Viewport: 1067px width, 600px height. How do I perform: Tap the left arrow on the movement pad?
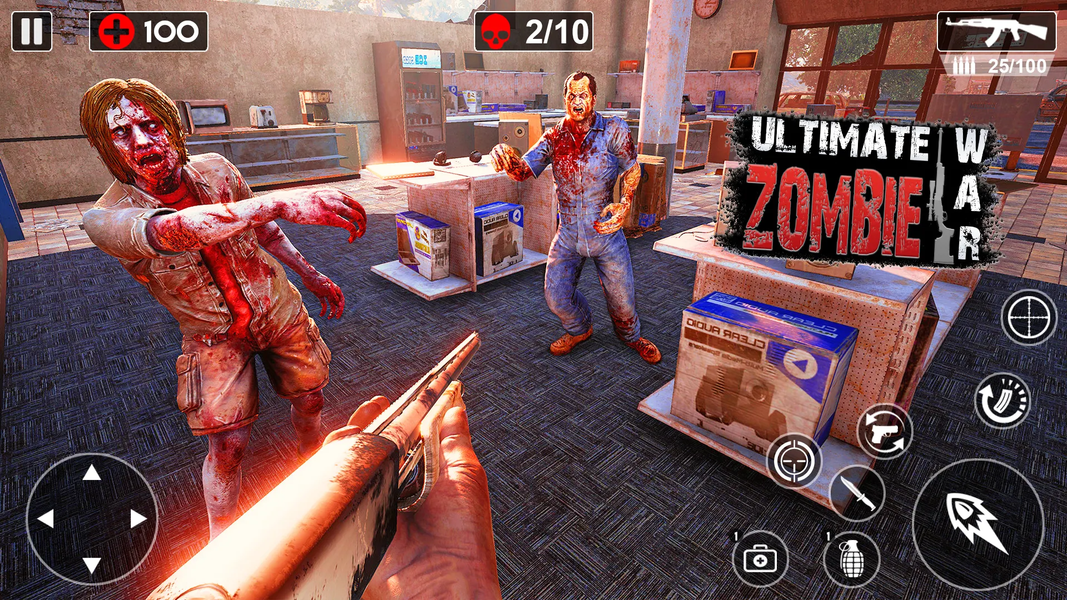[x=45, y=519]
